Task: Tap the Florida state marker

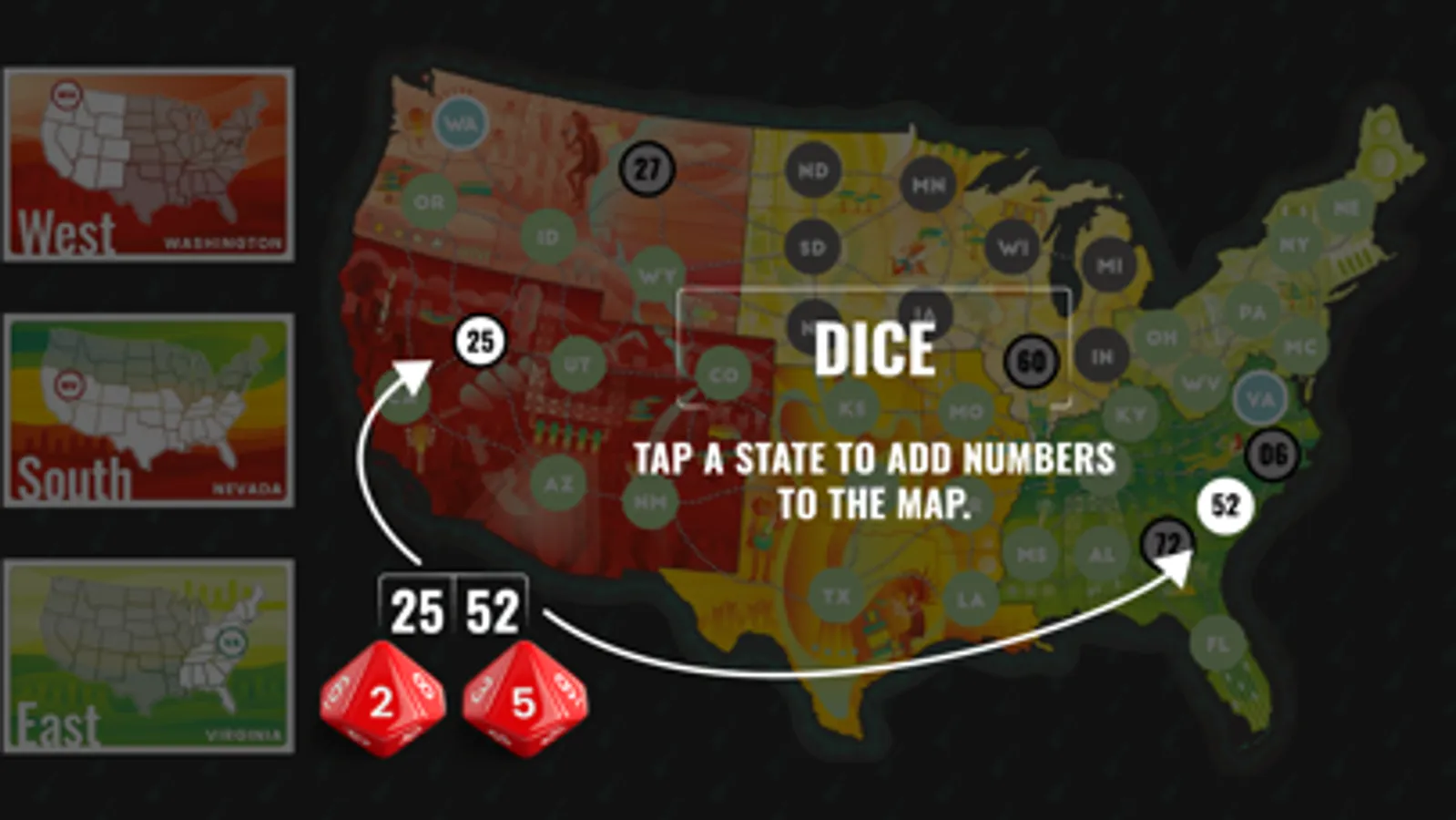Action: point(1217,644)
